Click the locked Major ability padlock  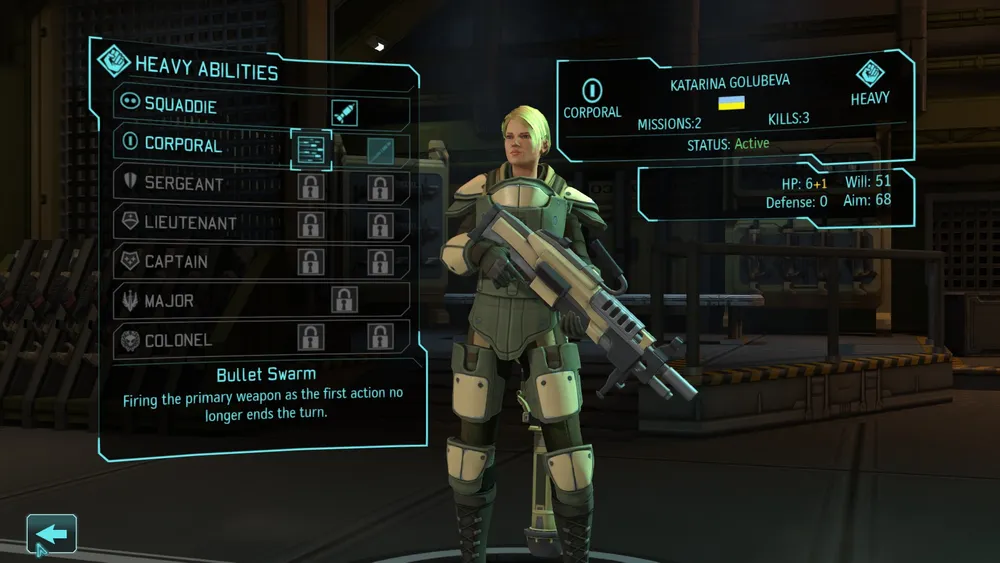pos(344,299)
